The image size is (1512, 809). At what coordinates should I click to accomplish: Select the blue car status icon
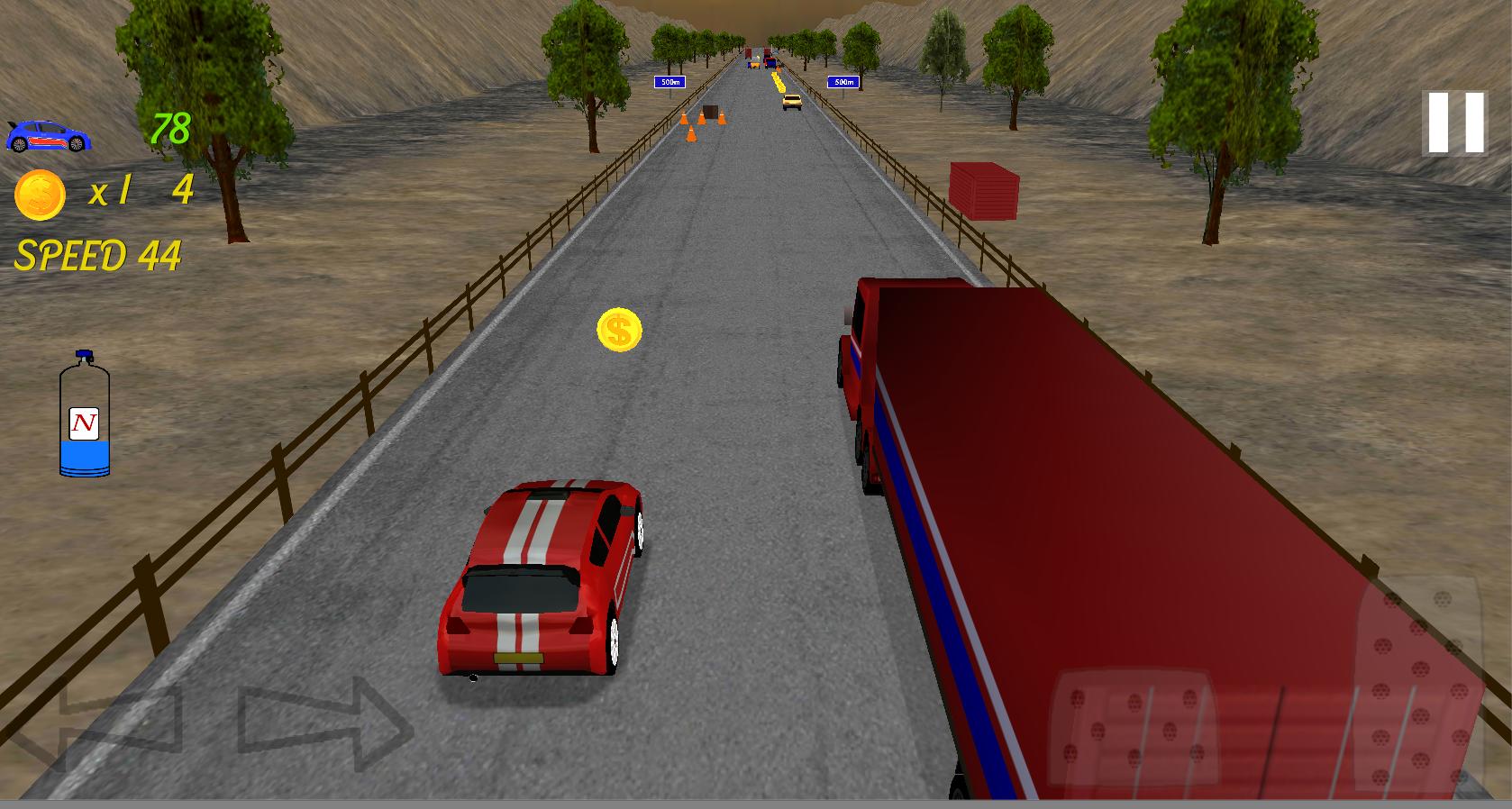point(50,135)
